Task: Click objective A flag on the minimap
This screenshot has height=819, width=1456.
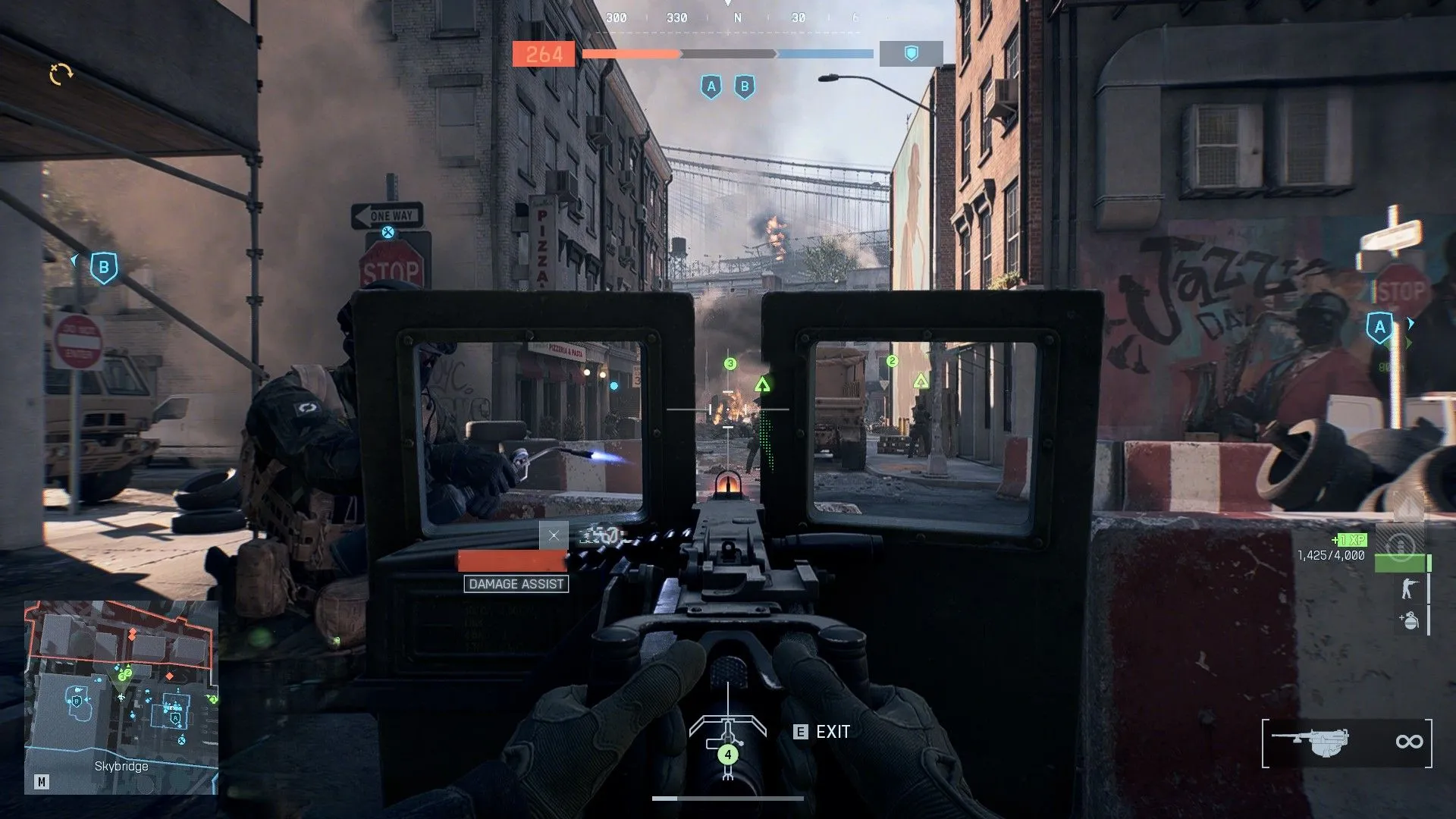Action: click(x=174, y=718)
